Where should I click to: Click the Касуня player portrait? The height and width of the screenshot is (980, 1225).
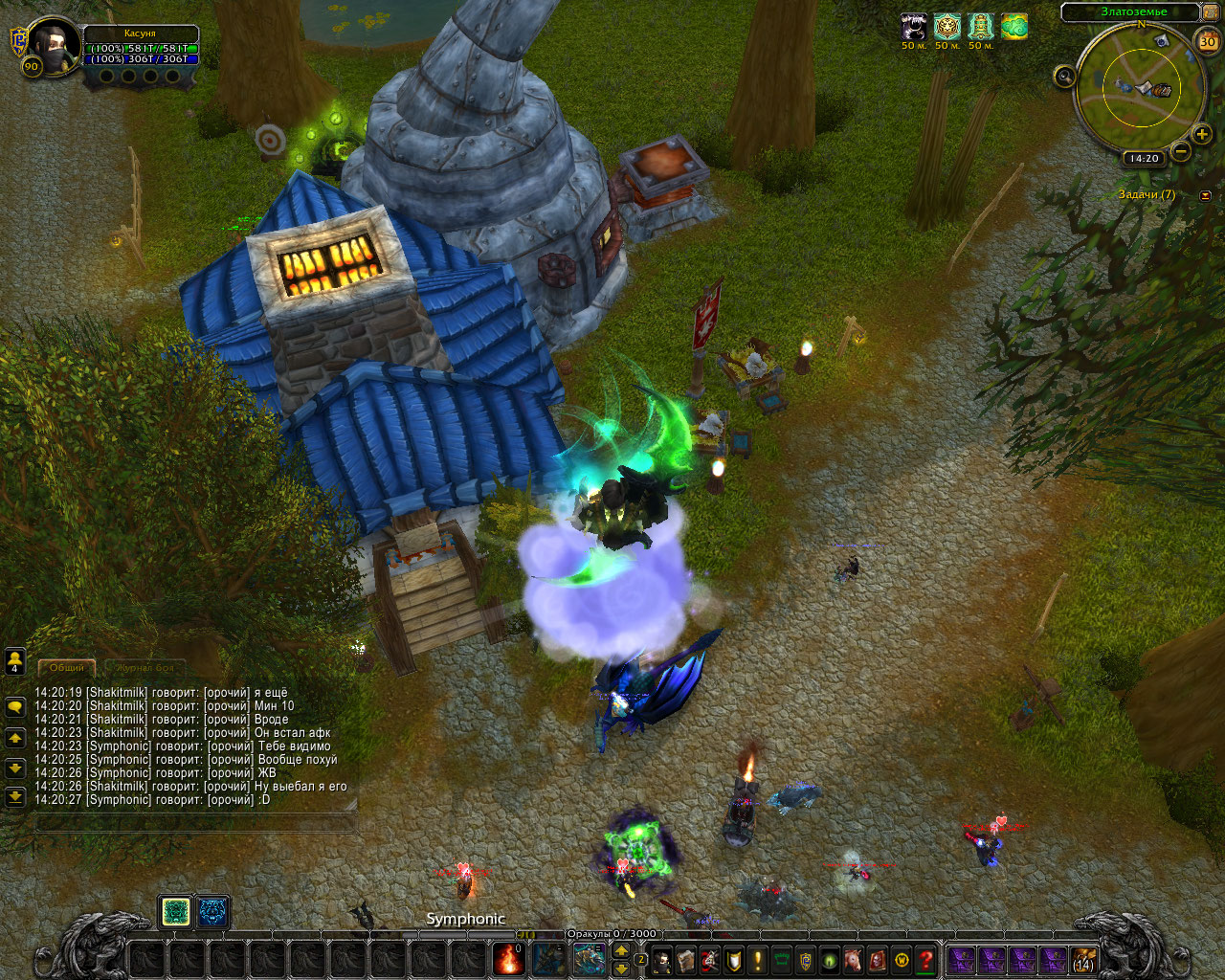point(53,45)
